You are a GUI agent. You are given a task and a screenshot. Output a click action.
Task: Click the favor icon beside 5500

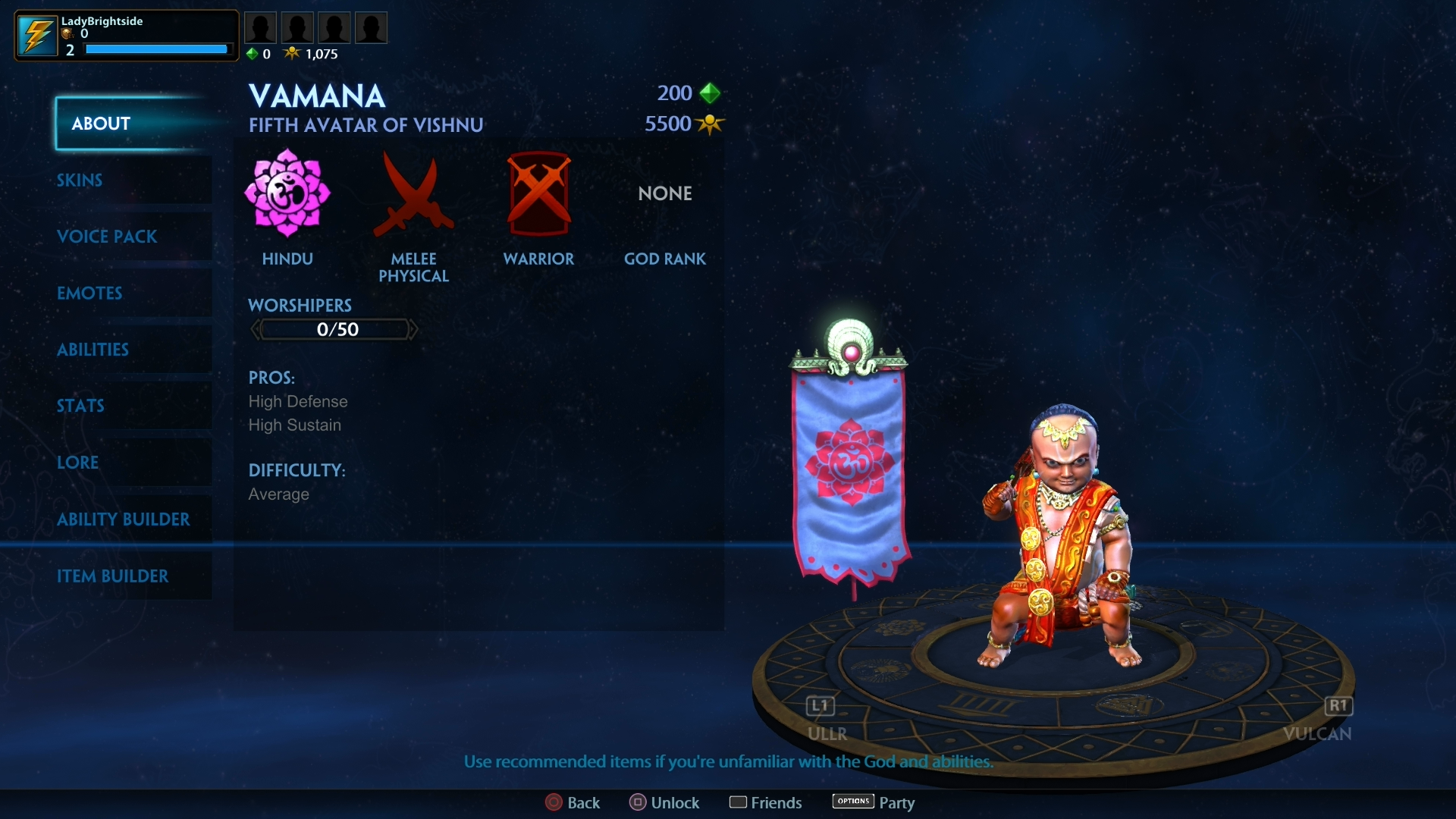[710, 124]
